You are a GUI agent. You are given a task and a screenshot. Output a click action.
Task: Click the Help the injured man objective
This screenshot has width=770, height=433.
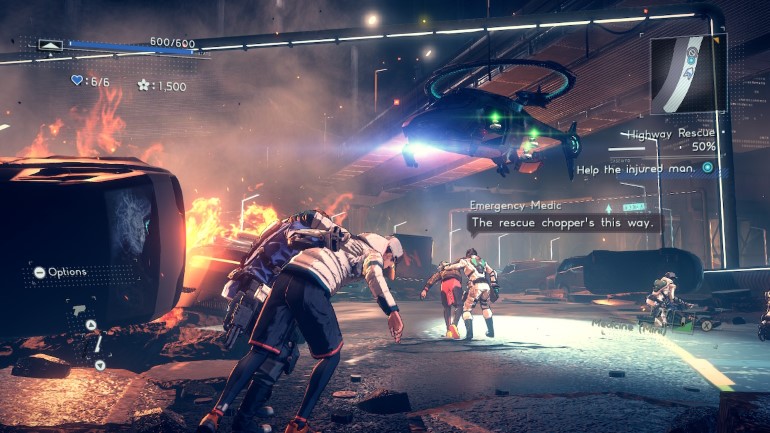tap(652, 167)
